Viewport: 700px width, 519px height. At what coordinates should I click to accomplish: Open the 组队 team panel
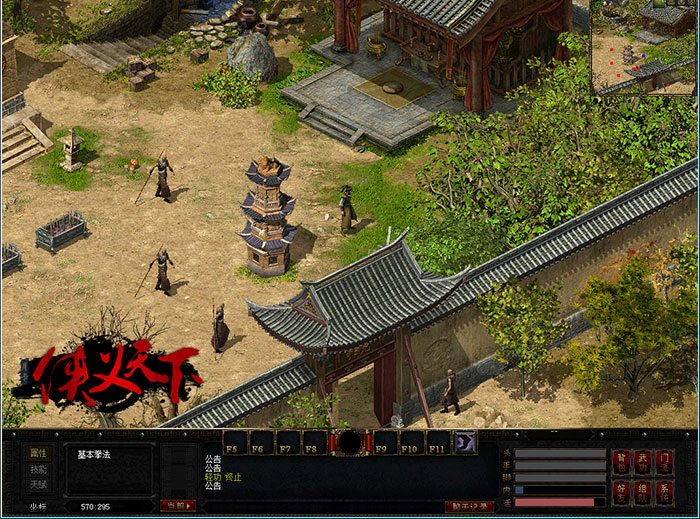pos(643,491)
